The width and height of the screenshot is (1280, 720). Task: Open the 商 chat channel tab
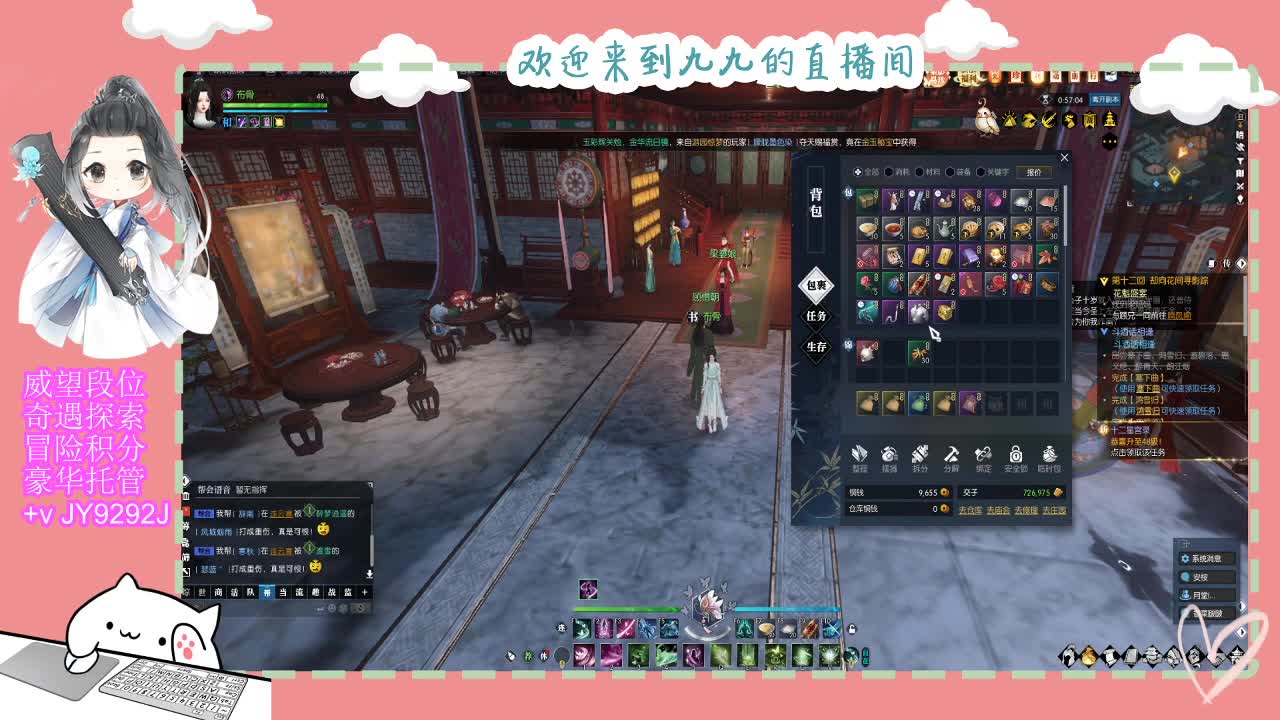click(219, 592)
